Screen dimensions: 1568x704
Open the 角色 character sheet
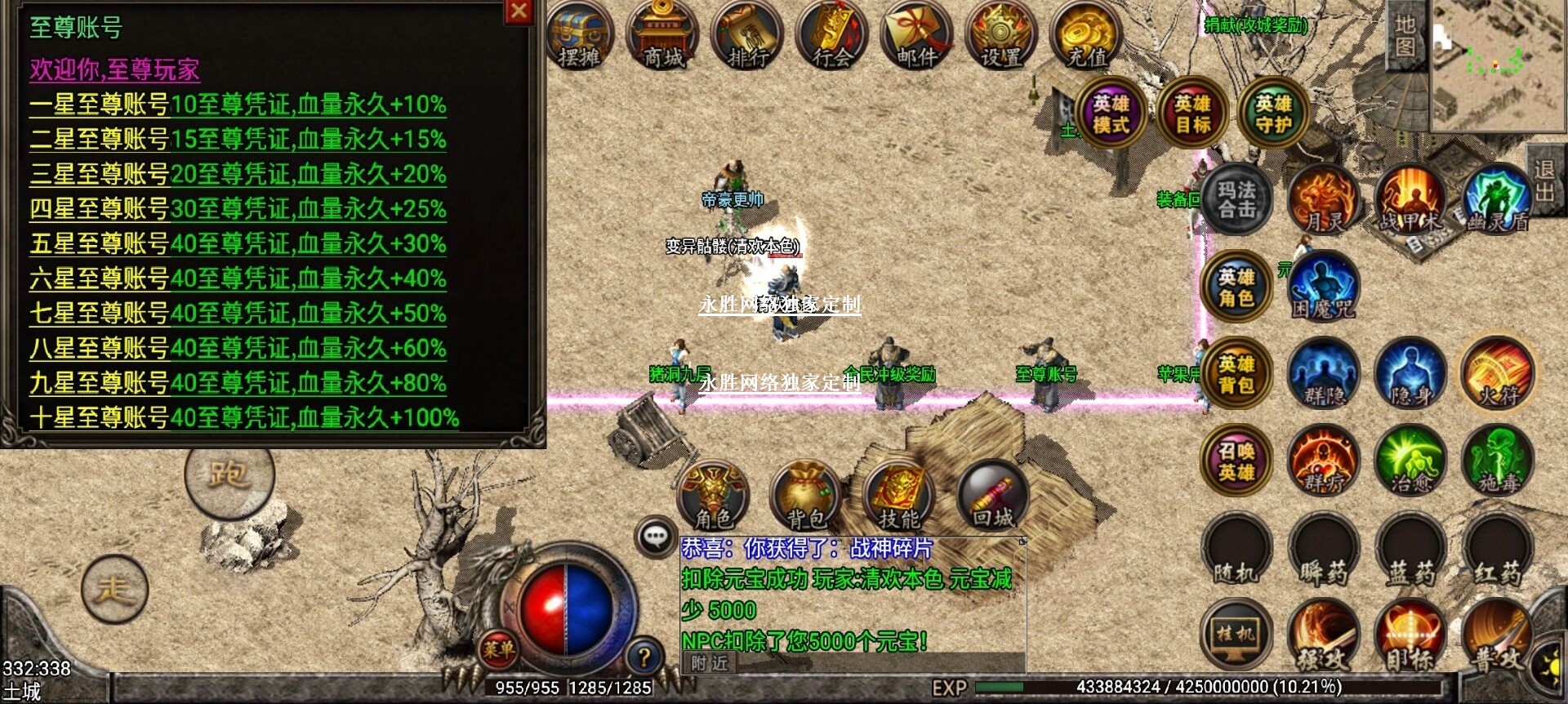[714, 496]
